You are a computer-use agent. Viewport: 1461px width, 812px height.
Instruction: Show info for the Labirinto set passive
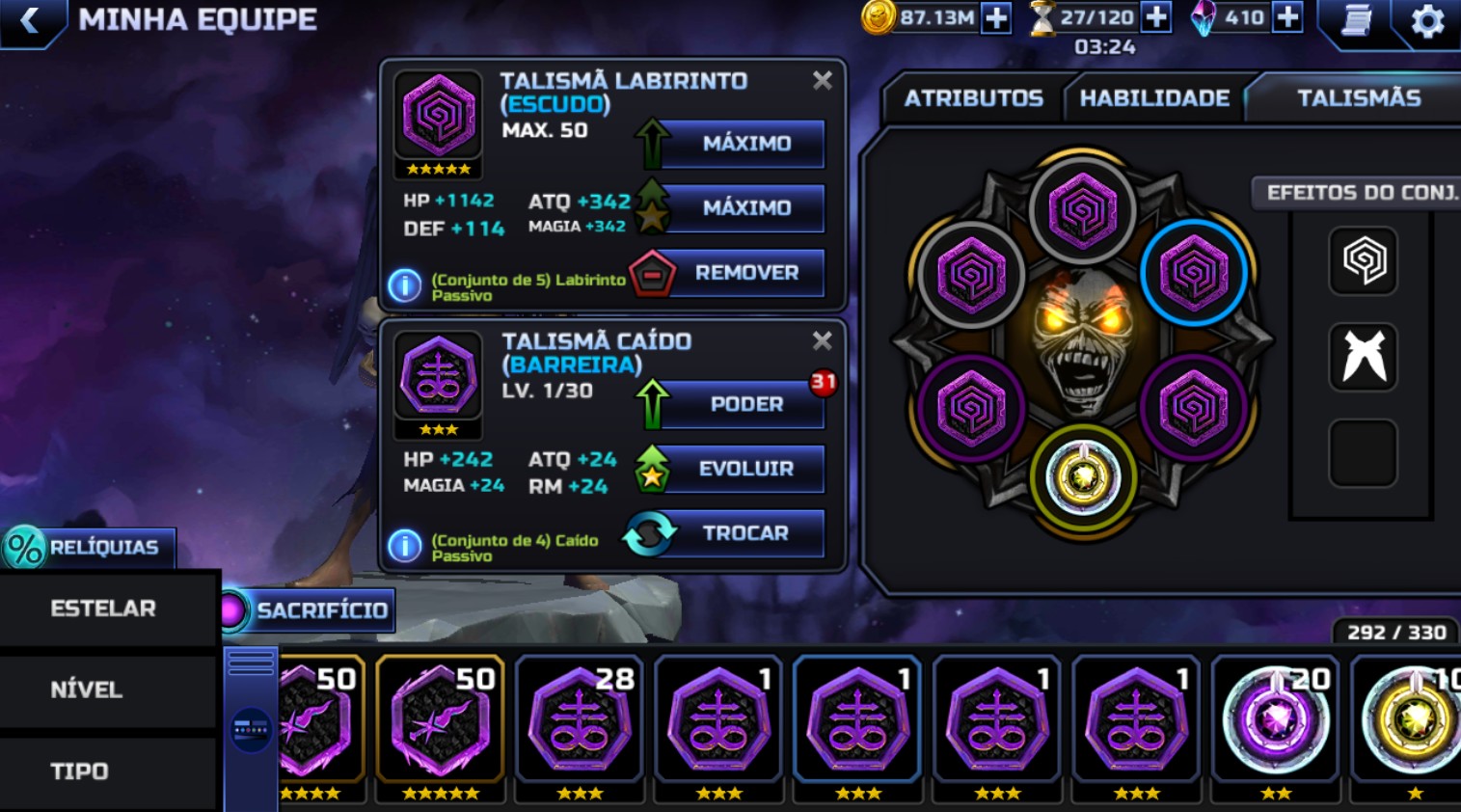pyautogui.click(x=405, y=285)
